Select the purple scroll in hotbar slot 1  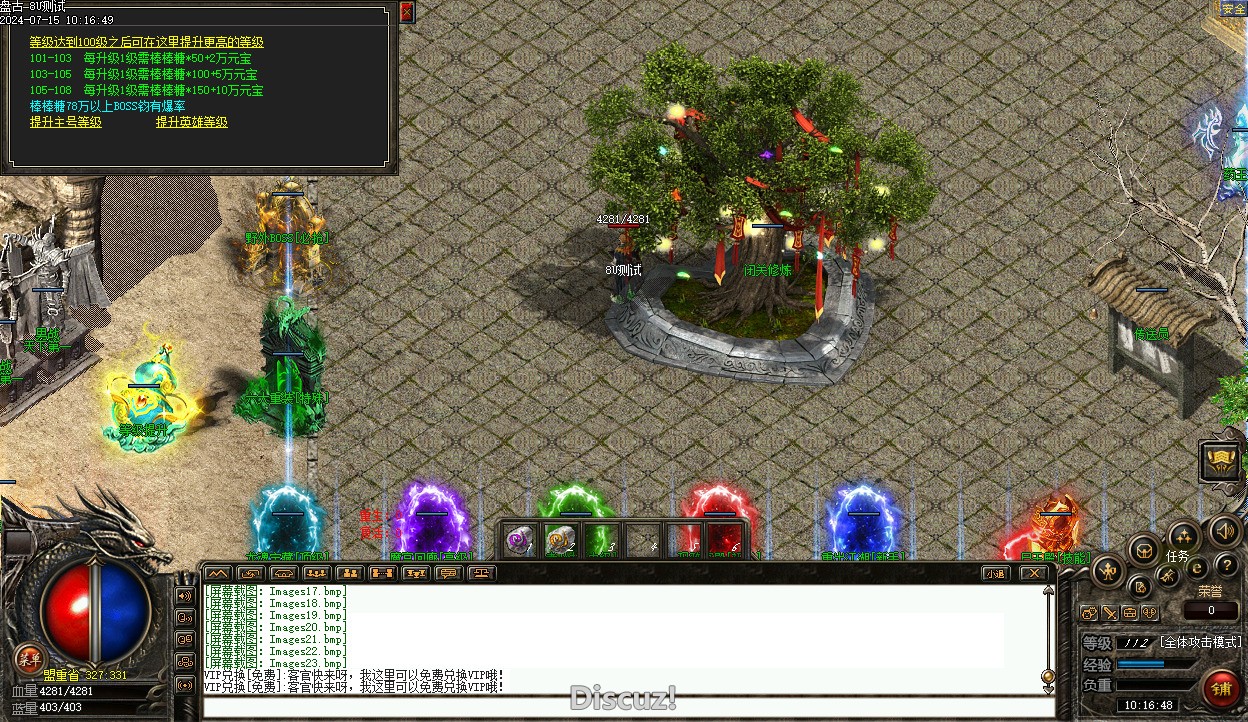coord(519,540)
